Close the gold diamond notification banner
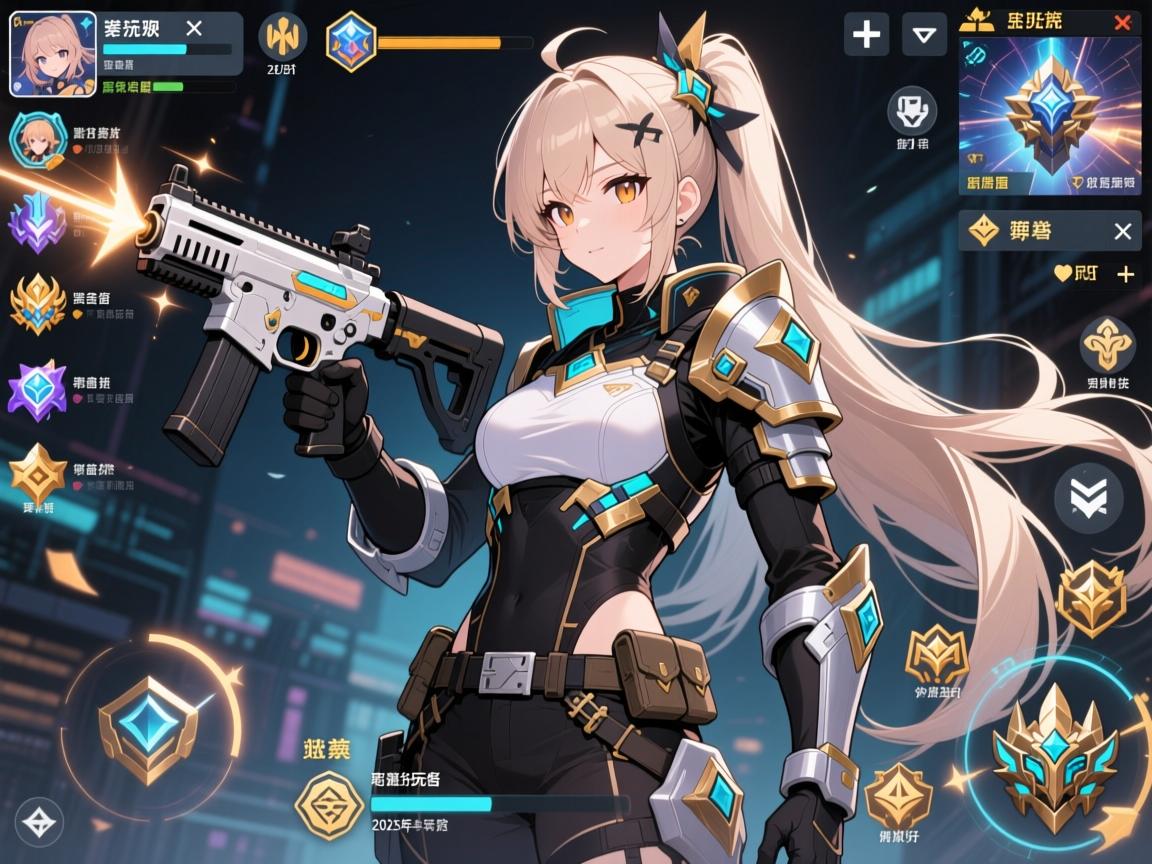This screenshot has height=864, width=1152. point(1122,232)
